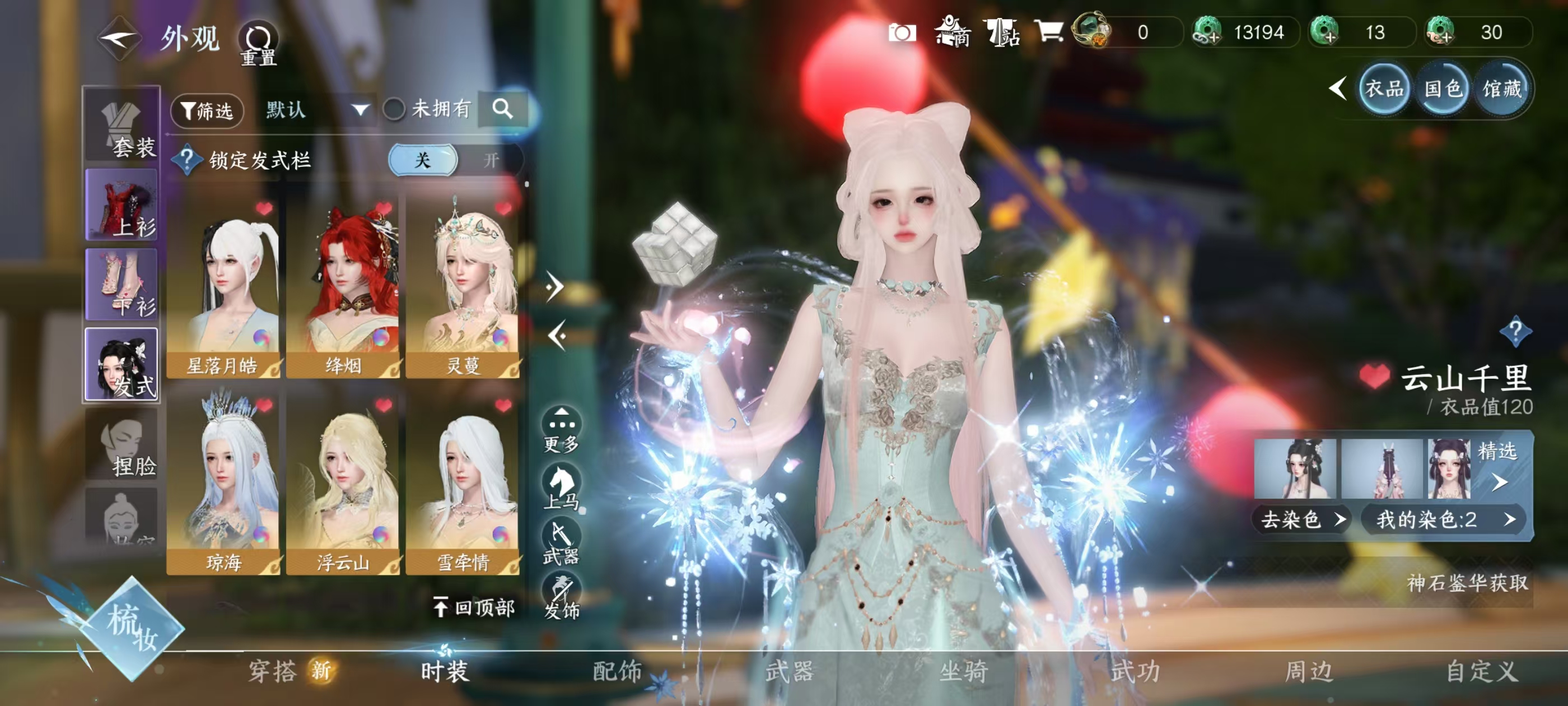
Task: Pick the 星落月皓 hairstyle
Action: [x=223, y=286]
